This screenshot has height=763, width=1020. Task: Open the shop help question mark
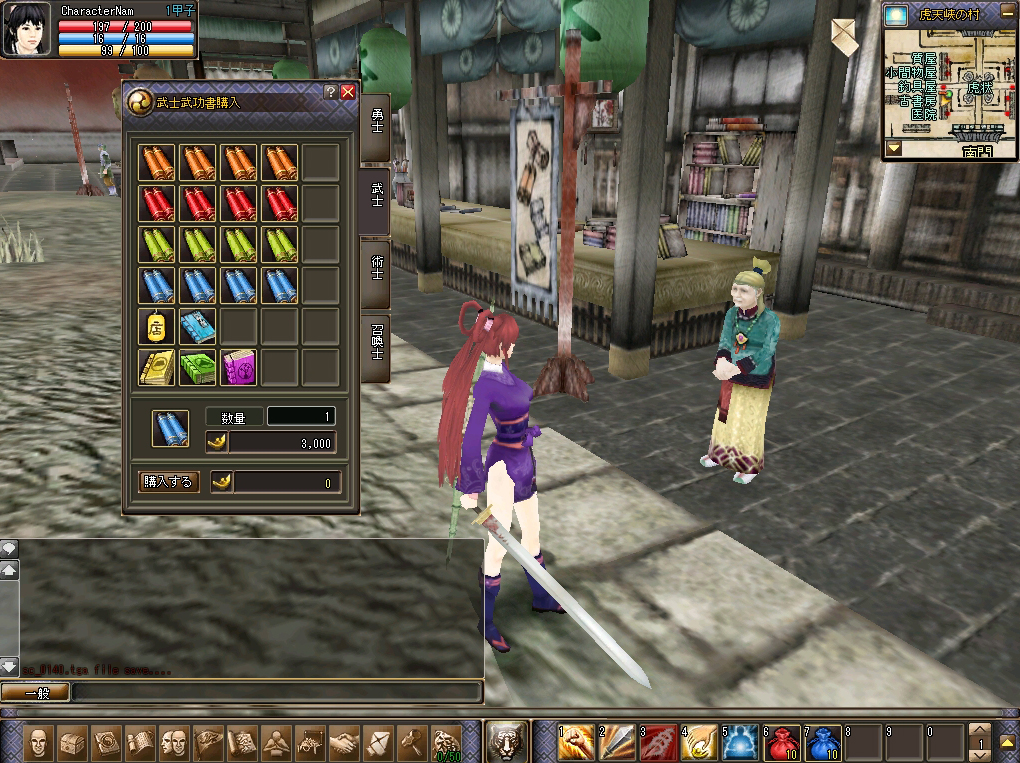tap(331, 91)
